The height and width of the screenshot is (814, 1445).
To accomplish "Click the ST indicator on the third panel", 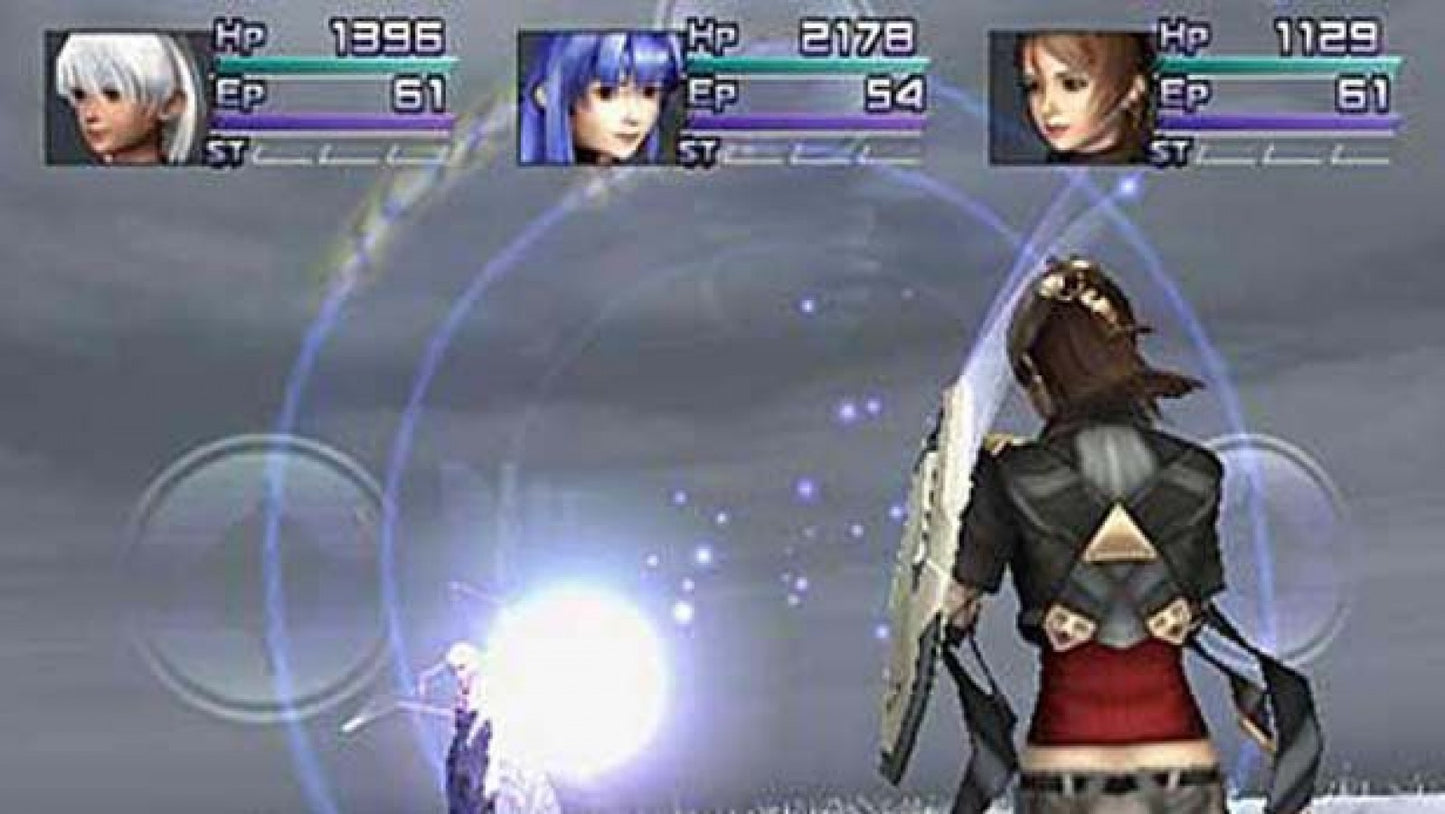I will tap(1172, 152).
